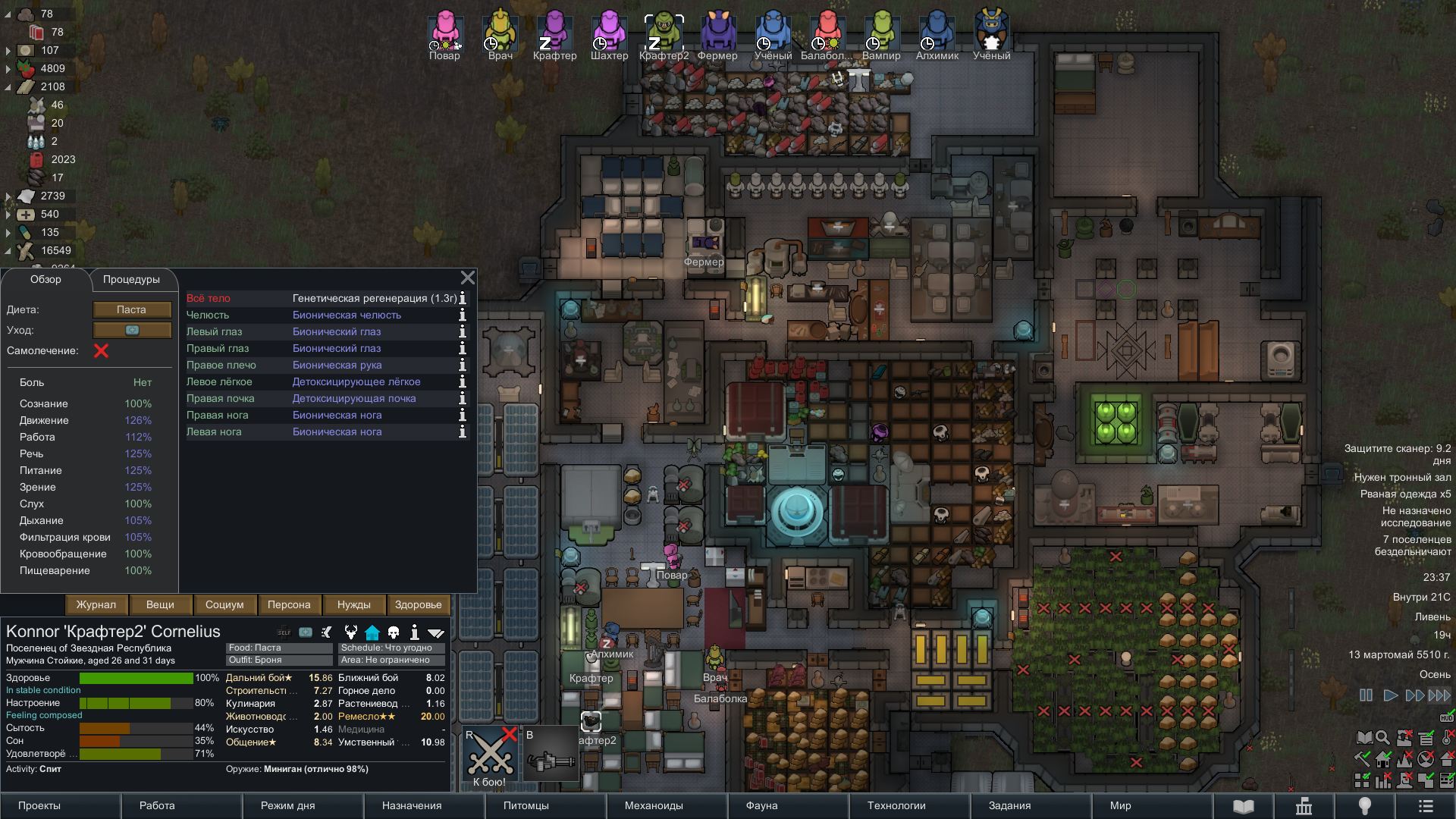Close the health panel with X
This screenshot has height=819, width=1456.
point(468,278)
